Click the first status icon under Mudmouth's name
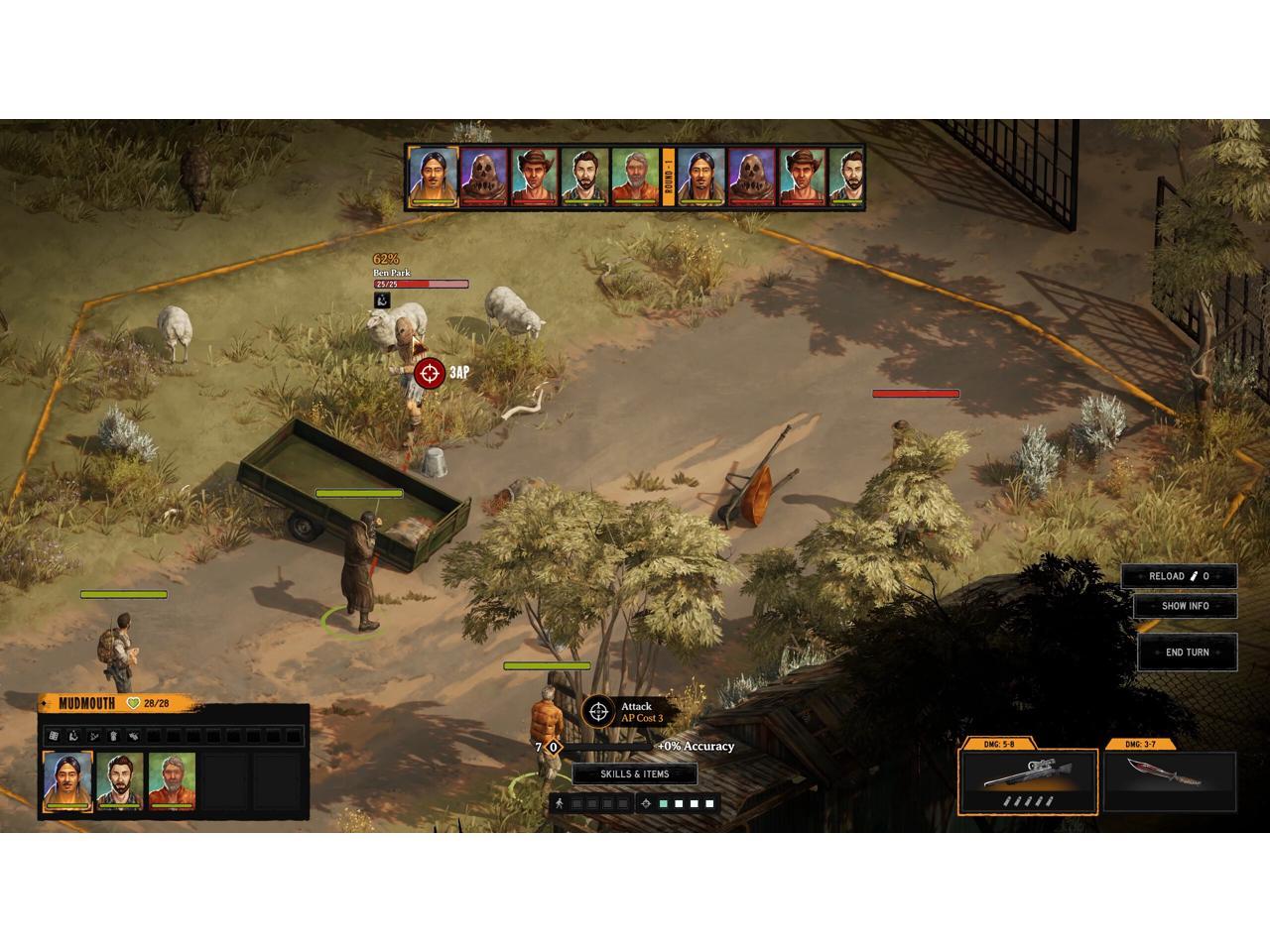Screen dimensions: 1270x952 55,736
